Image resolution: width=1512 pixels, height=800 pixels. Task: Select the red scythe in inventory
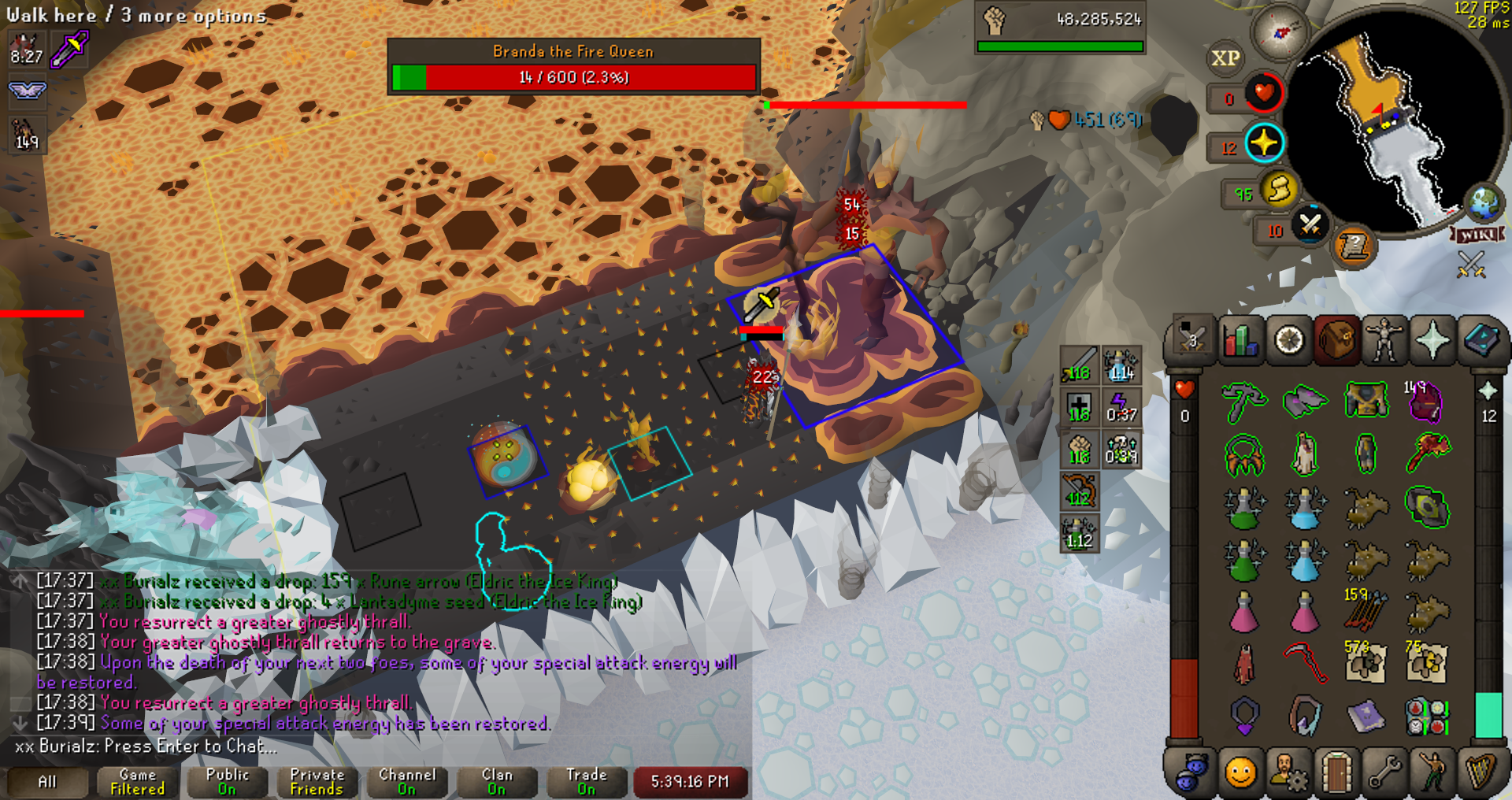1305,663
